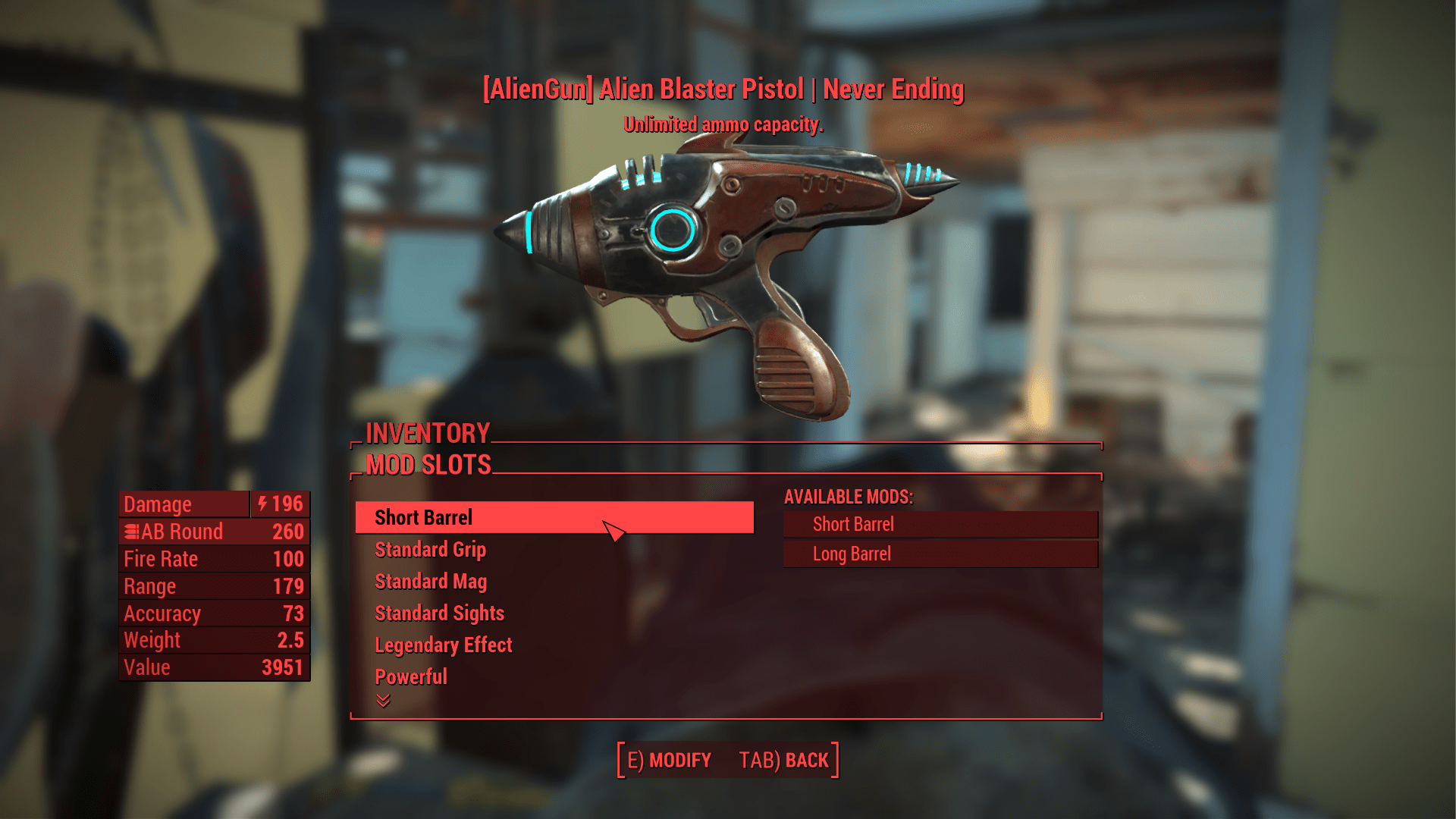This screenshot has height=819, width=1456.
Task: Choose Short Barrel from available mods
Action: [852, 523]
